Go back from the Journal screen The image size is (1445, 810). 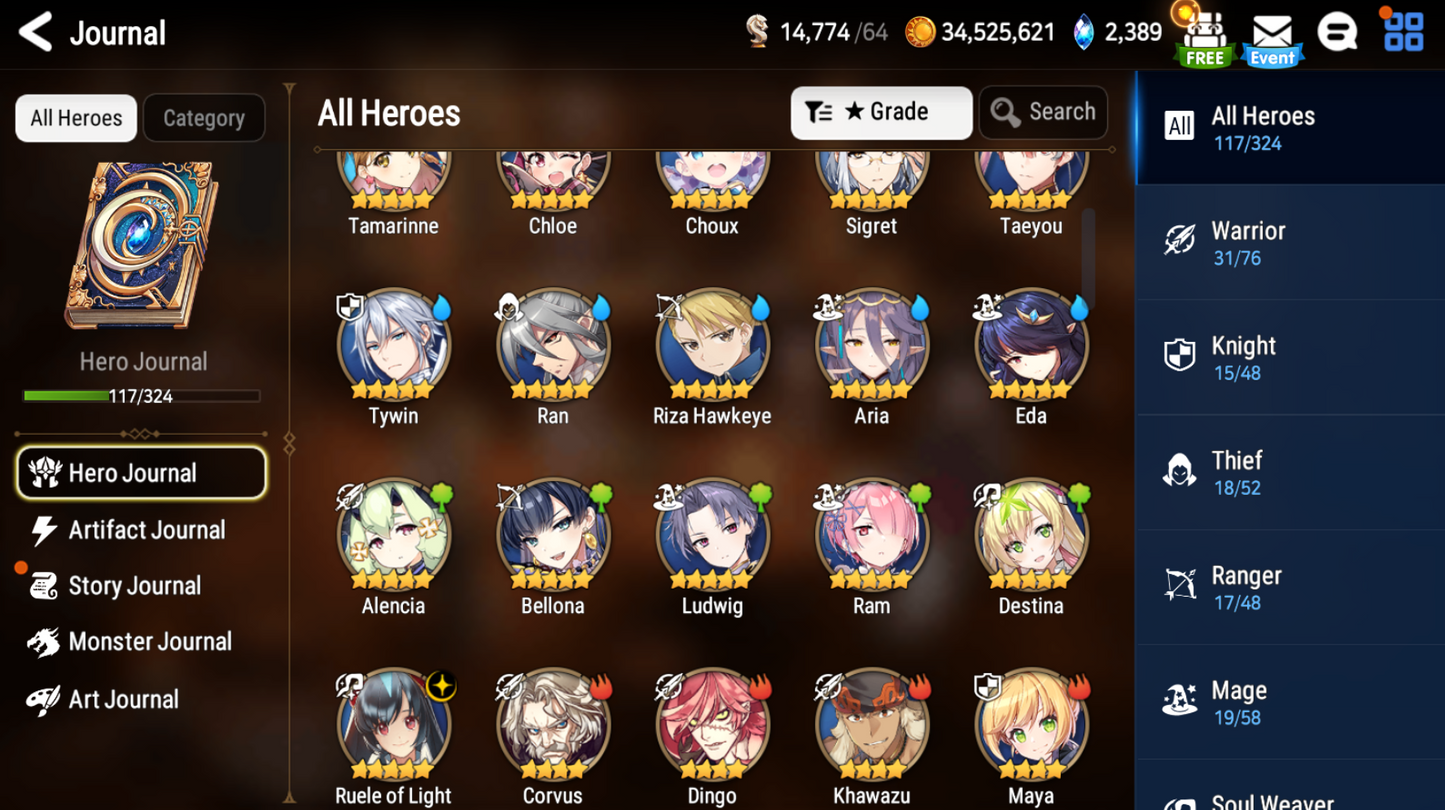pos(37,33)
